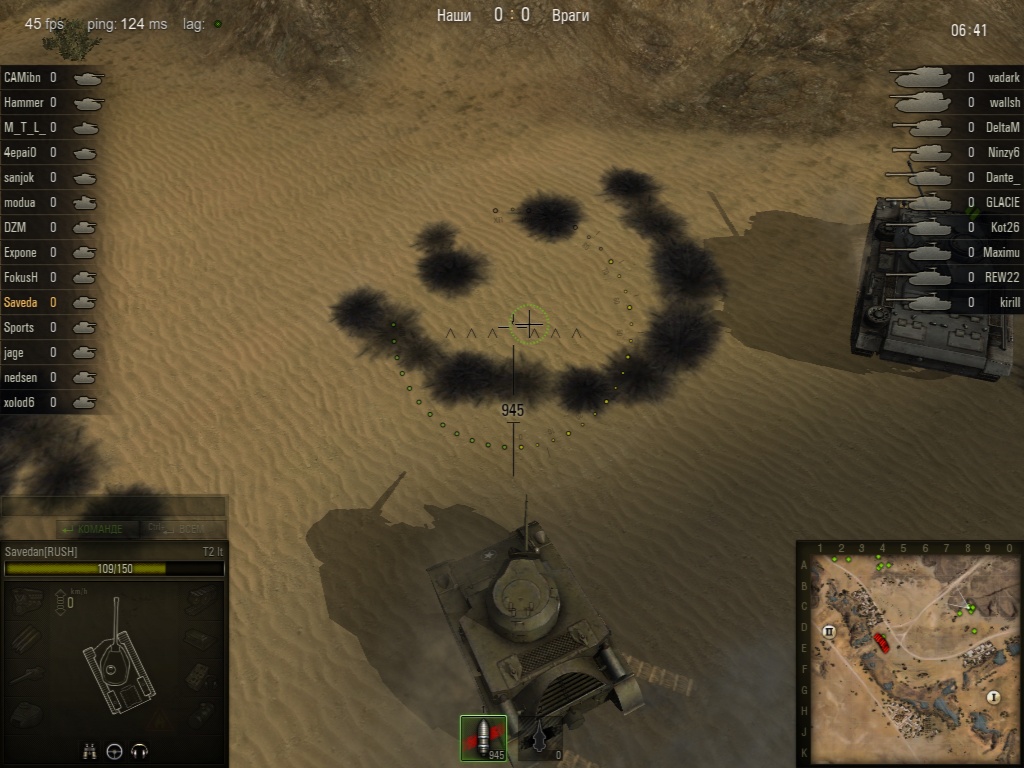Click the base I marker on minimap

(x=993, y=697)
